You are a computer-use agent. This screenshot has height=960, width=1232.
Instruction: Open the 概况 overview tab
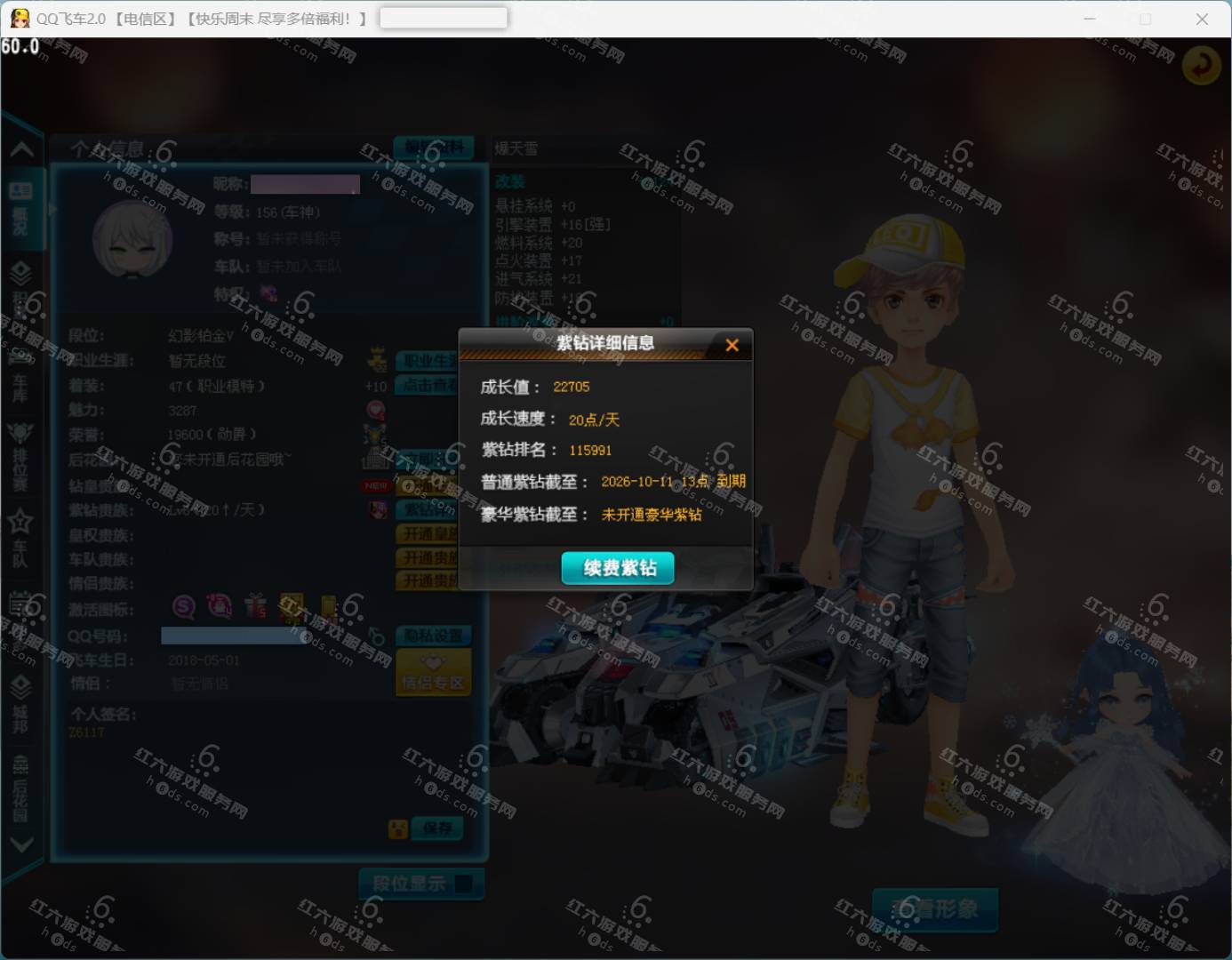tap(20, 209)
